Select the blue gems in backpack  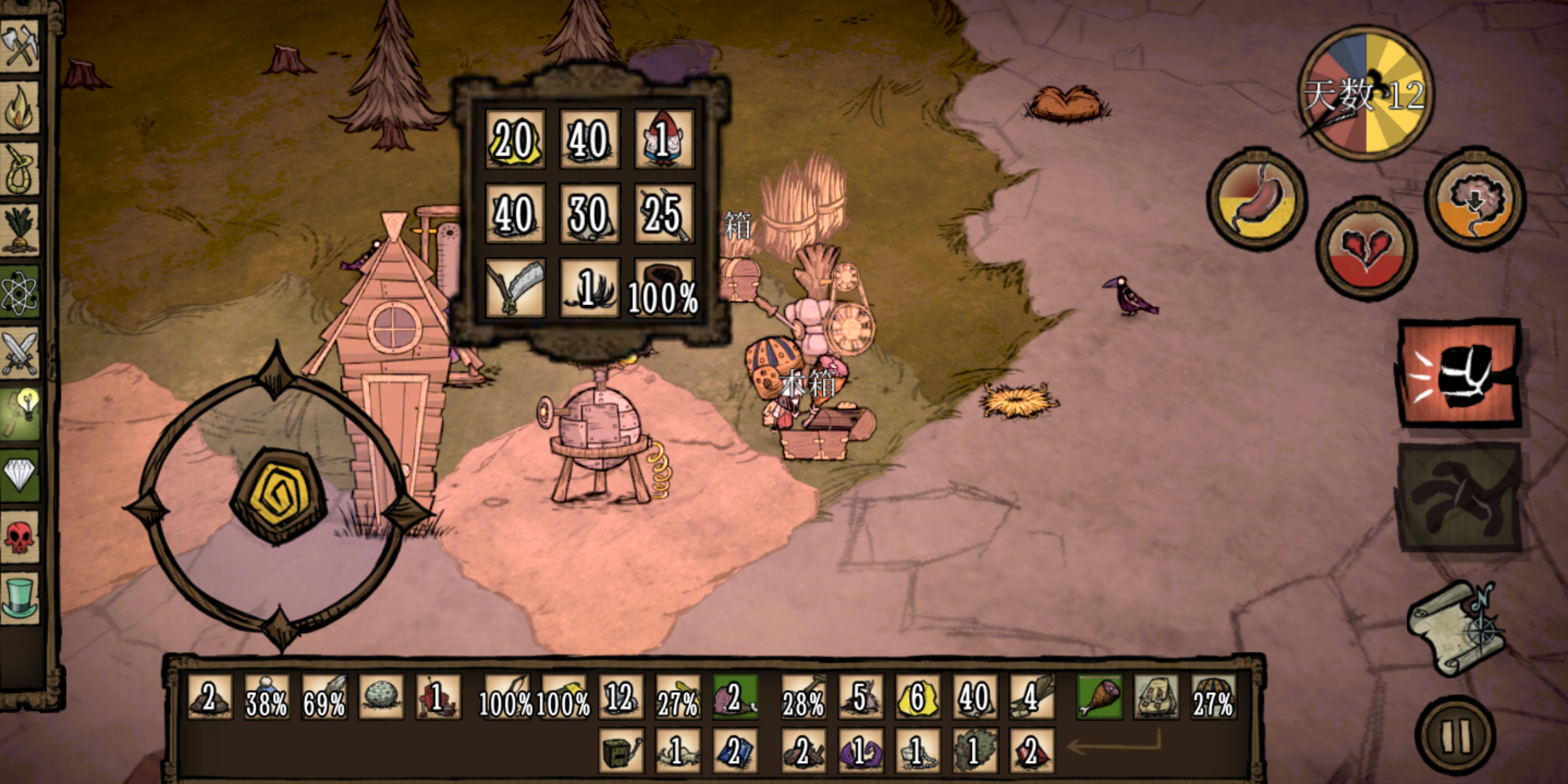pyautogui.click(x=734, y=751)
